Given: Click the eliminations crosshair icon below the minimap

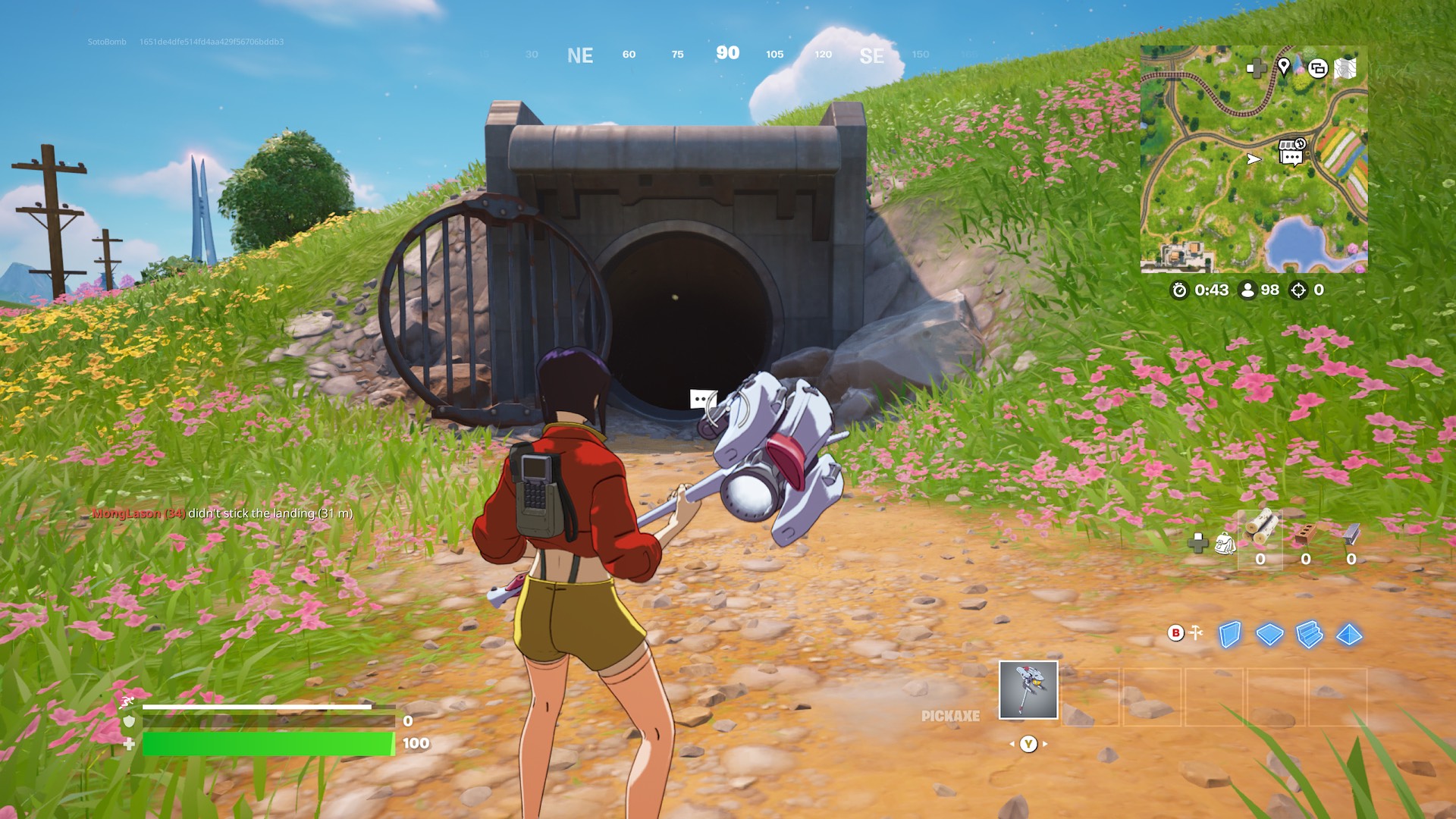Looking at the screenshot, I should [x=1298, y=289].
